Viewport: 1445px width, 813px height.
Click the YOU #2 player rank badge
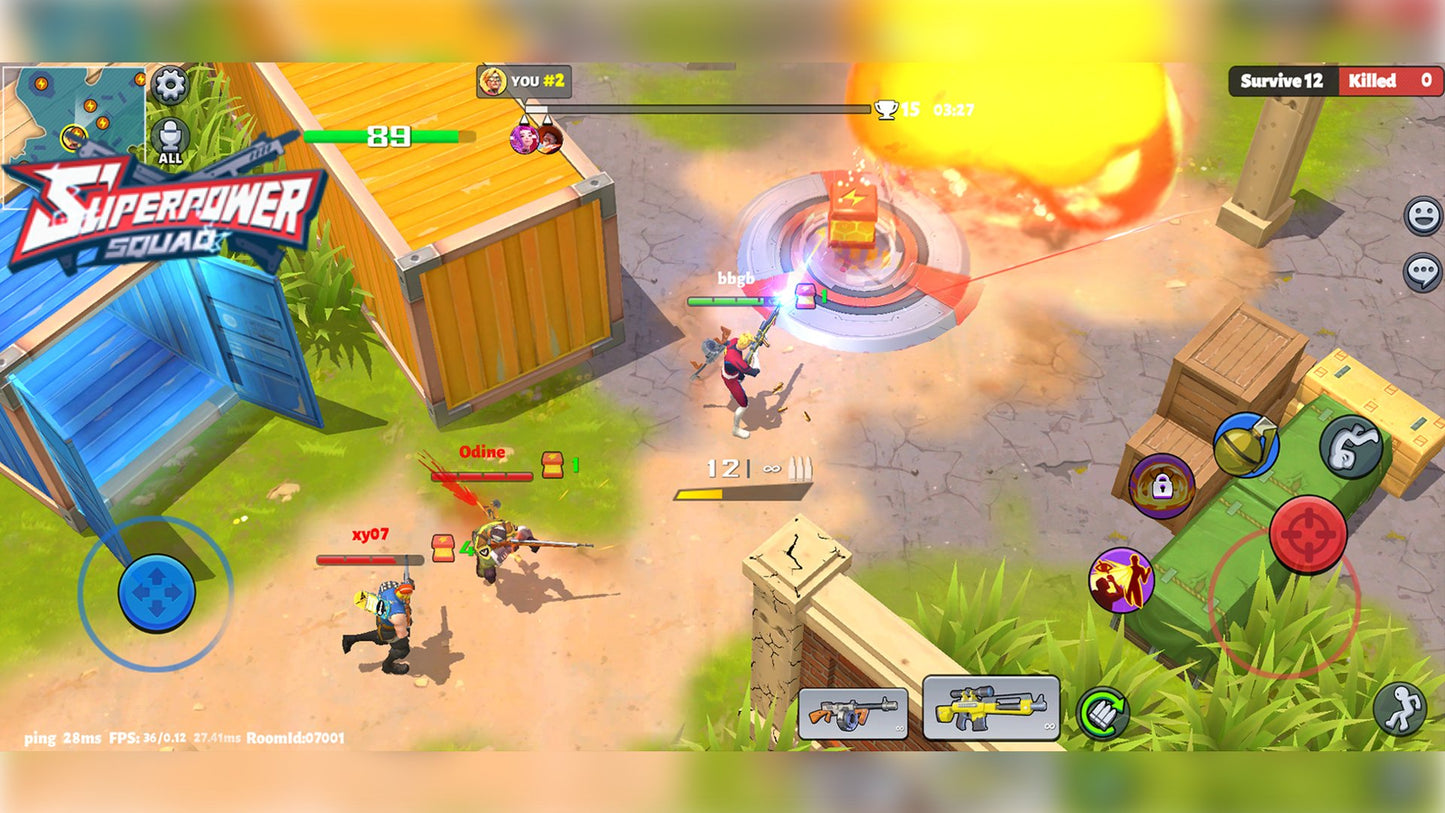coord(524,81)
